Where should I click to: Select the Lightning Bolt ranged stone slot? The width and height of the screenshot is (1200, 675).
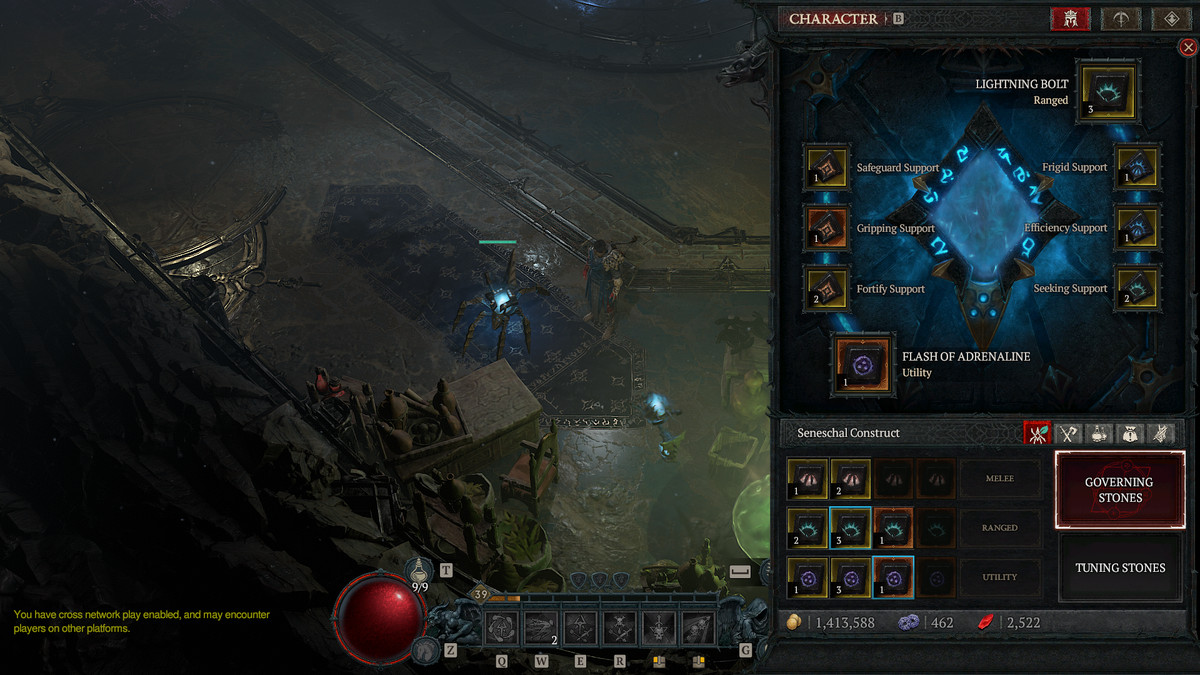1107,94
